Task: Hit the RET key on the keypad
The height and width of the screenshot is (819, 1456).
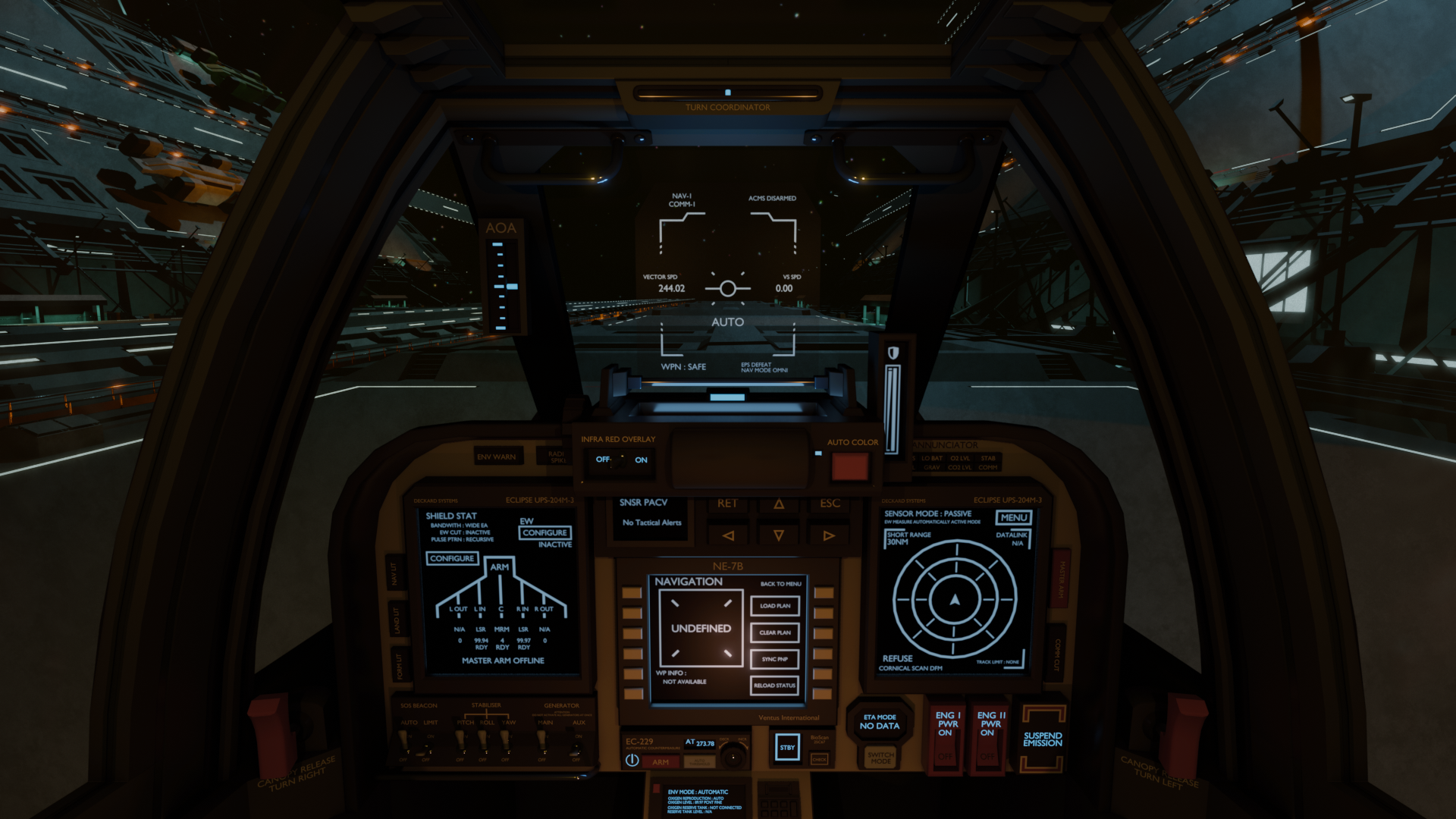Action: (x=727, y=504)
